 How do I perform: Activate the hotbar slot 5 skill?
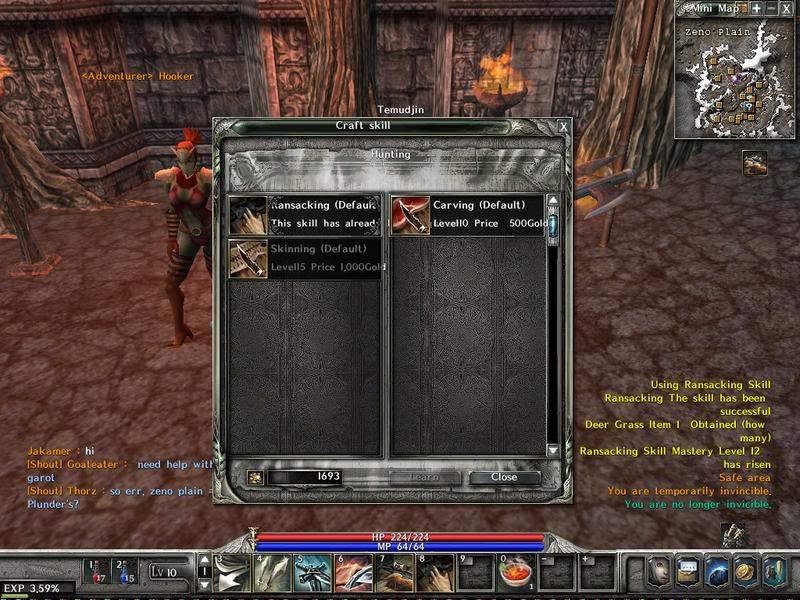tap(312, 574)
